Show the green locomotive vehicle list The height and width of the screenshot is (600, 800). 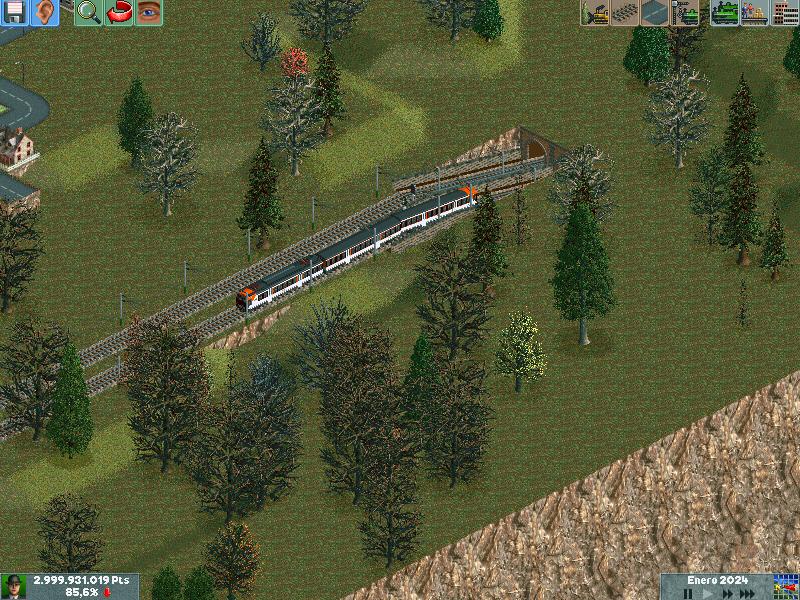[x=725, y=12]
